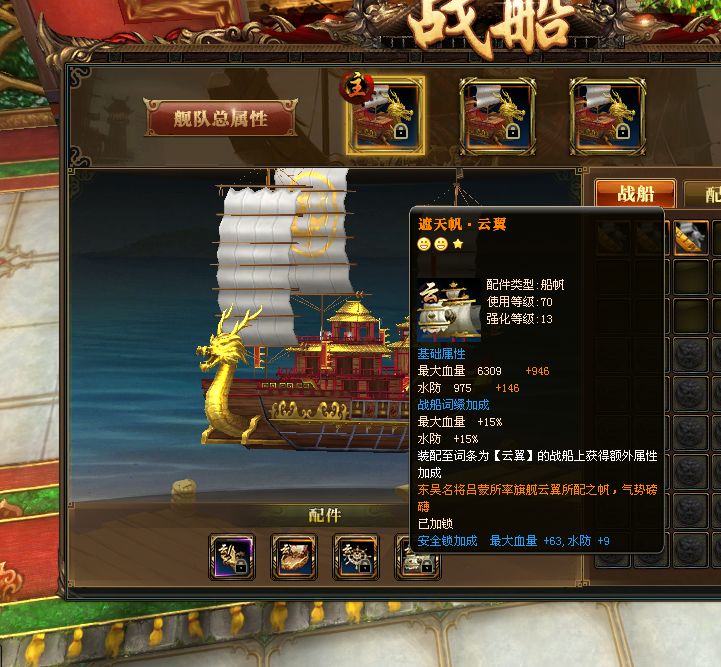Switch to the 战船 tab

(635, 194)
